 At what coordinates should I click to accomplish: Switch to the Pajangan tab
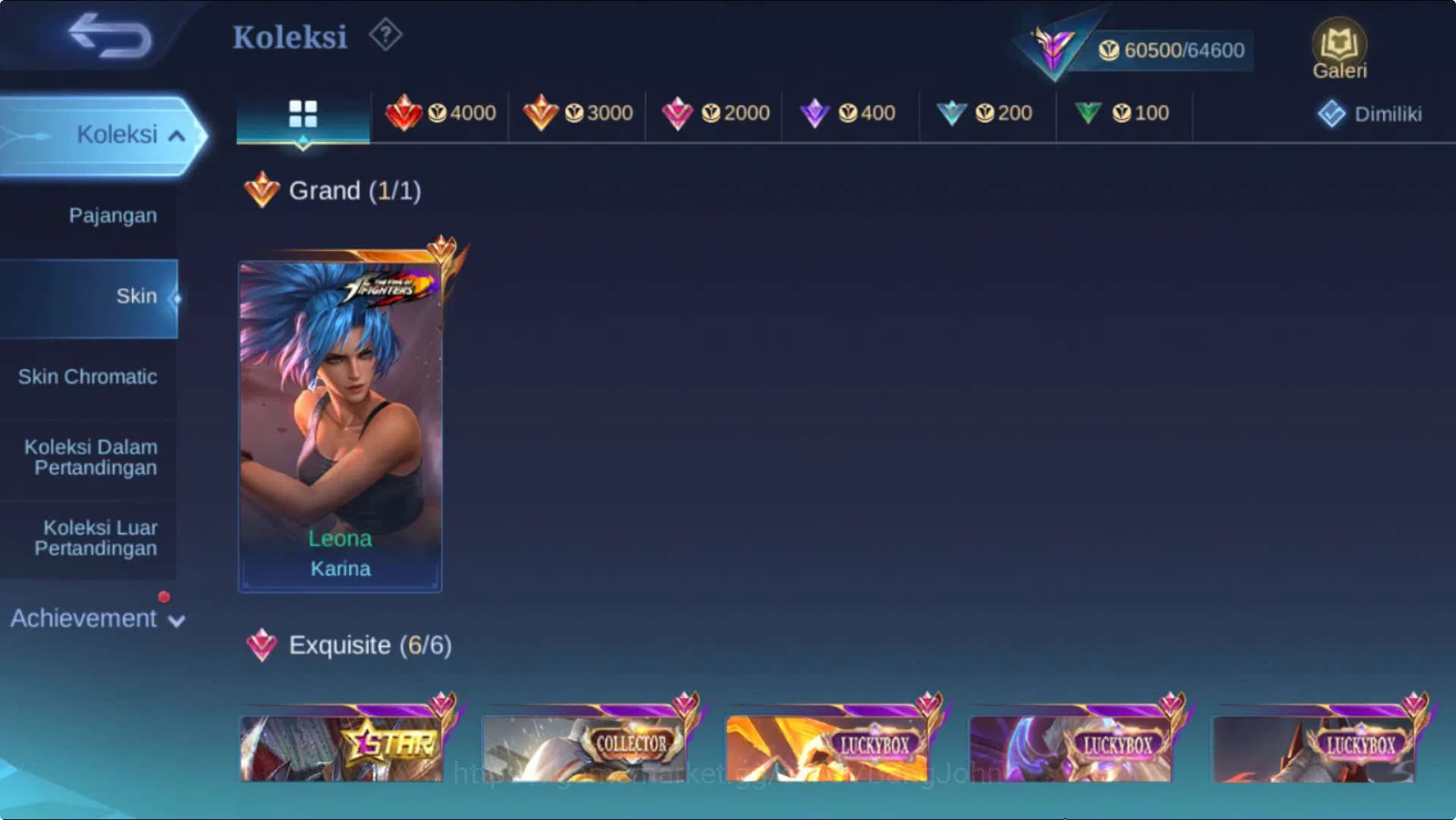[x=111, y=215]
